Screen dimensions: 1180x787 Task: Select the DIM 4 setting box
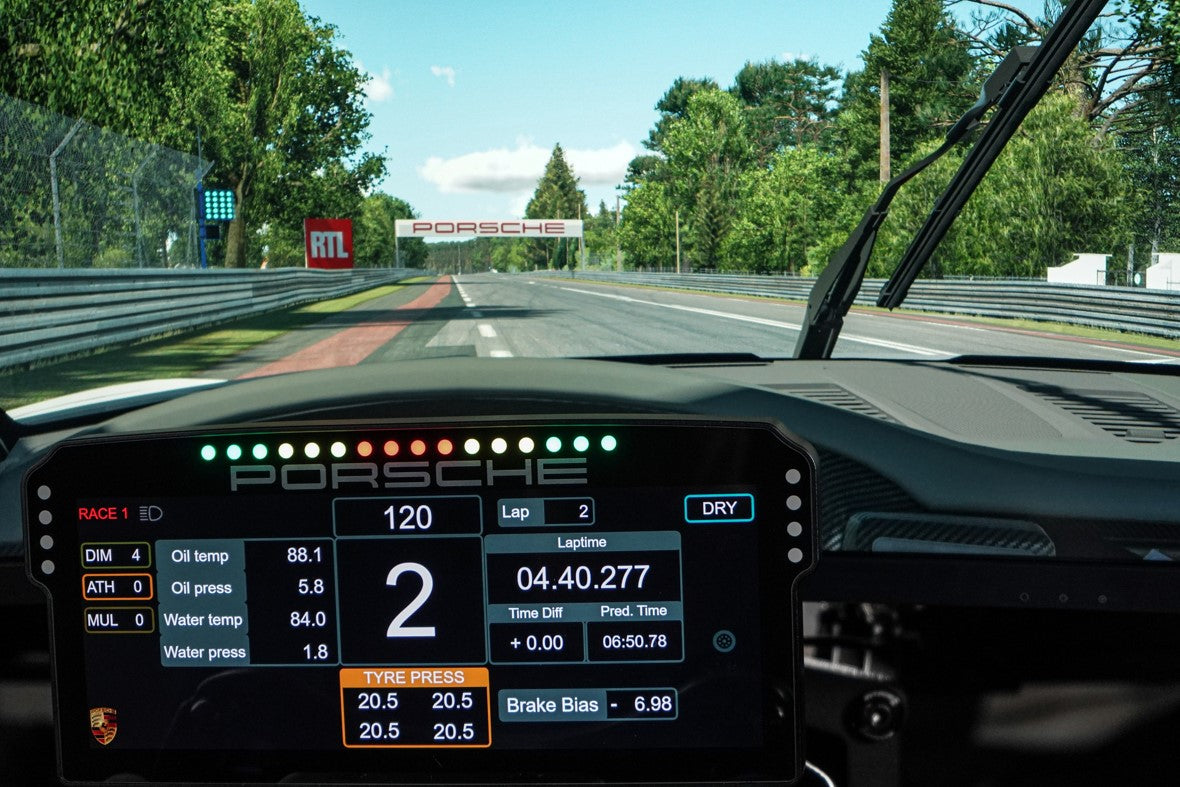116,555
